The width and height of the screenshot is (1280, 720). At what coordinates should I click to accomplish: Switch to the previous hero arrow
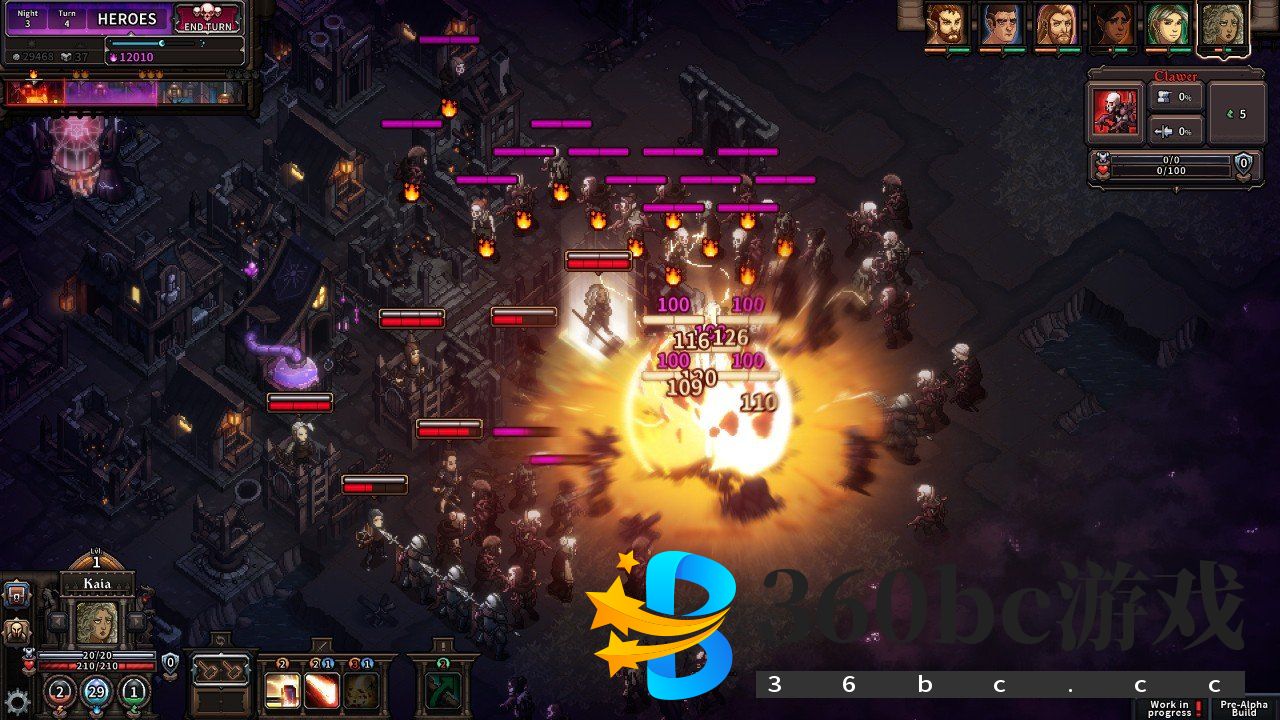[x=57, y=622]
